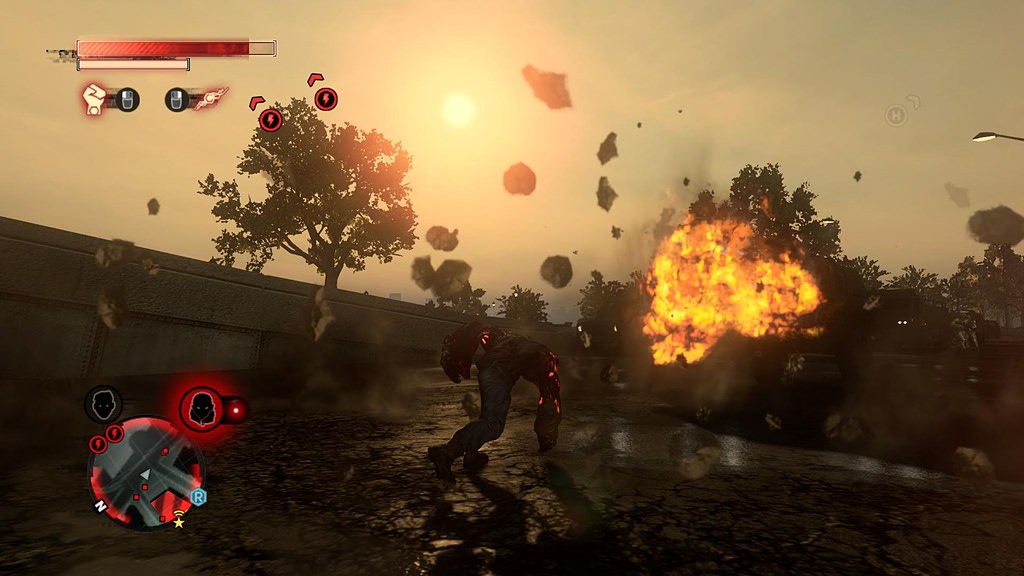The image size is (1024, 576).
Task: Click the plain face disguise icon
Action: coord(103,405)
